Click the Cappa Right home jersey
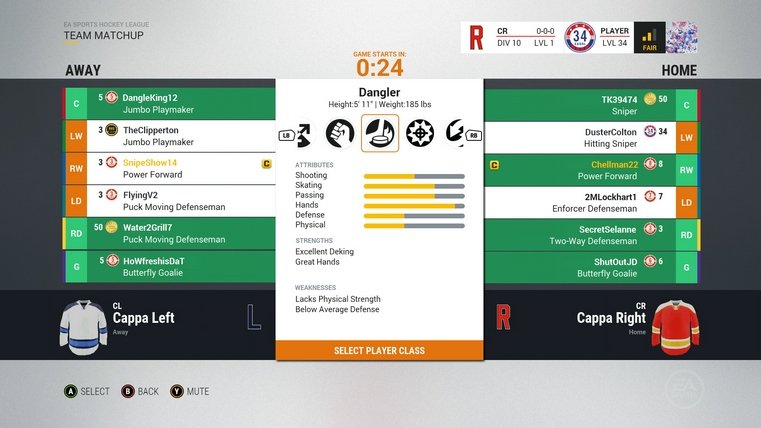761x428 pixels. coord(675,322)
